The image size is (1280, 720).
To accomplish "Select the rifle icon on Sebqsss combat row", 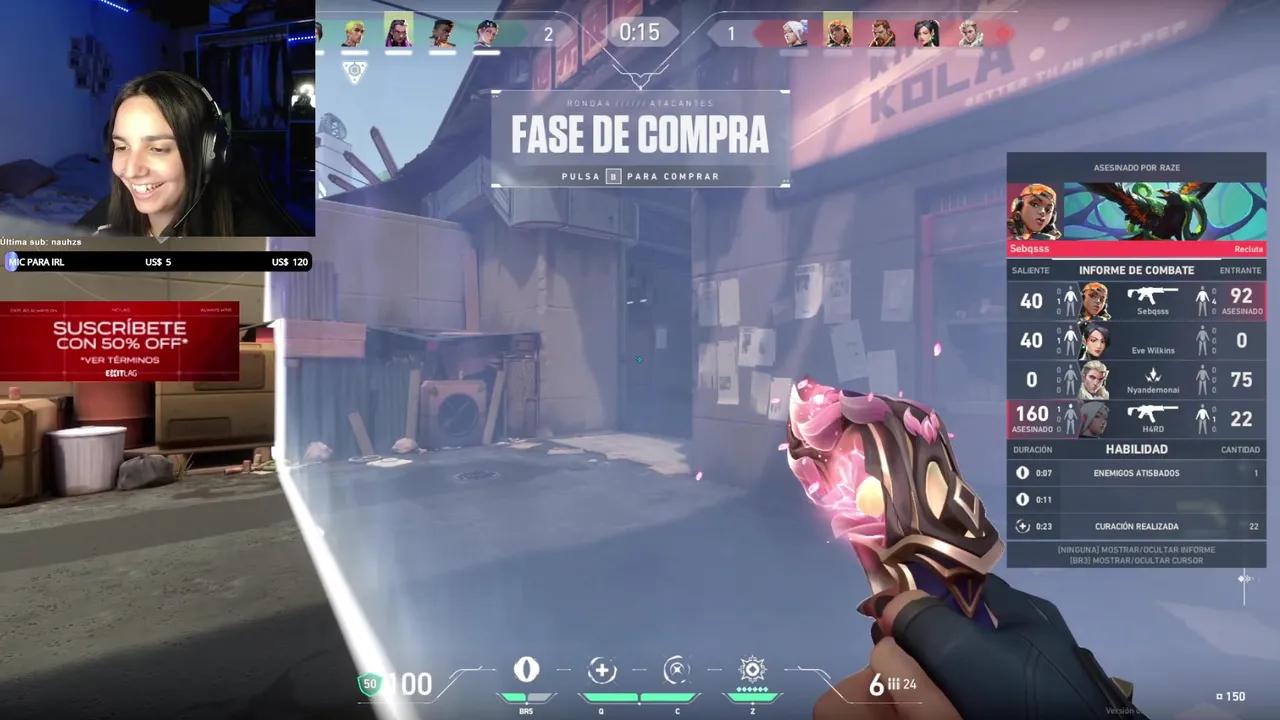I will (1152, 296).
